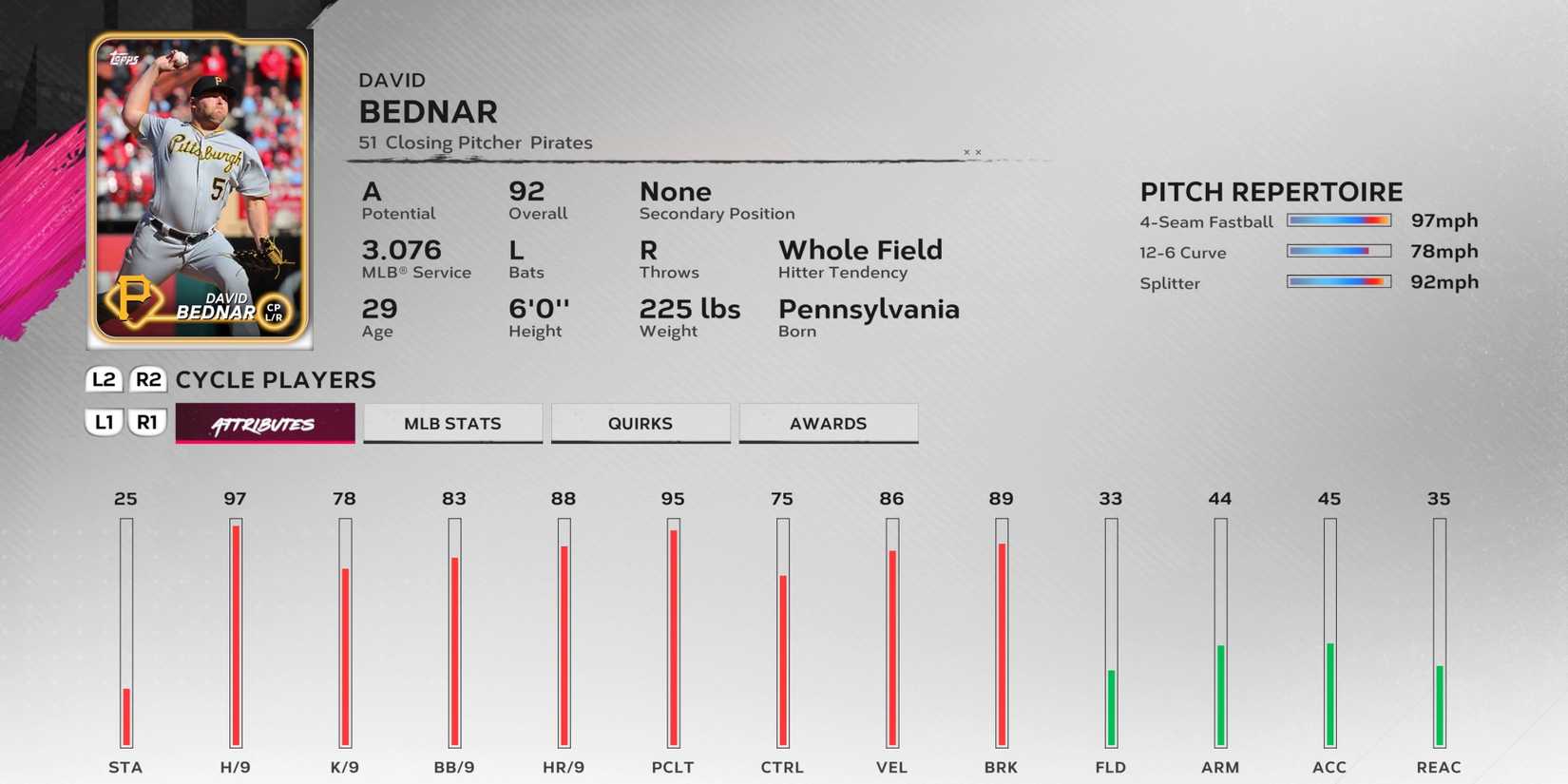Image resolution: width=1568 pixels, height=784 pixels.
Task: View the AWARDS tab
Action: coord(828,423)
